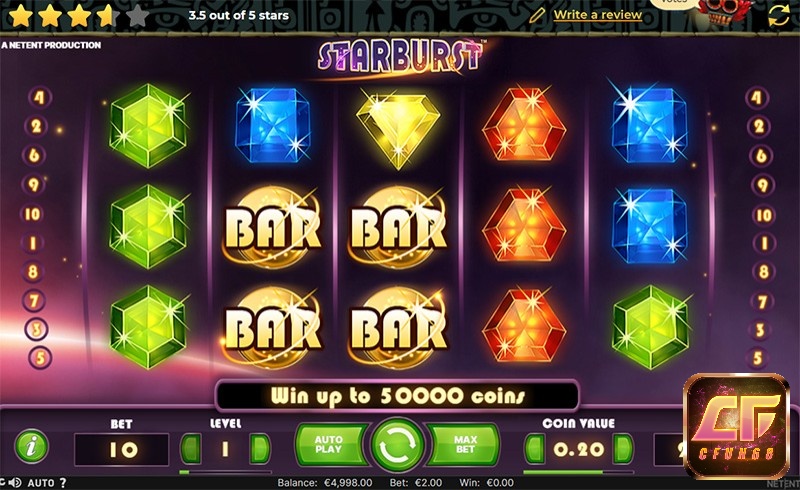Raise the coin value
Viewport: 800px width, 490px height.
(620, 448)
